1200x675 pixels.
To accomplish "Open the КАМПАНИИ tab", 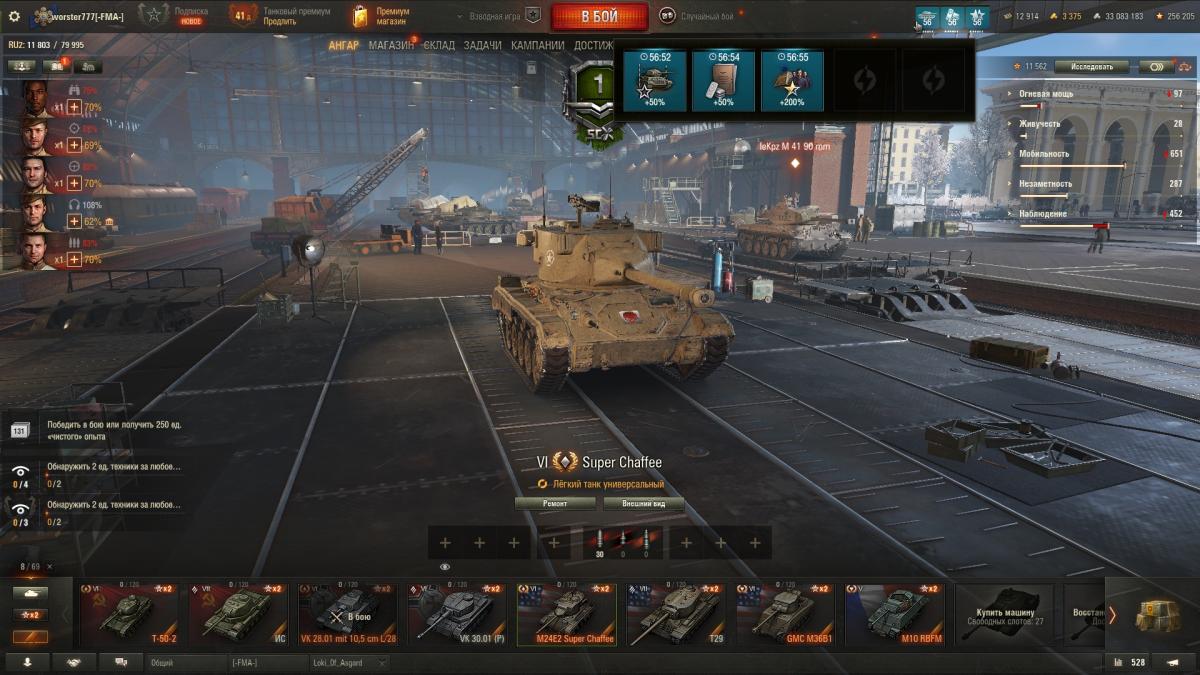I will point(537,46).
